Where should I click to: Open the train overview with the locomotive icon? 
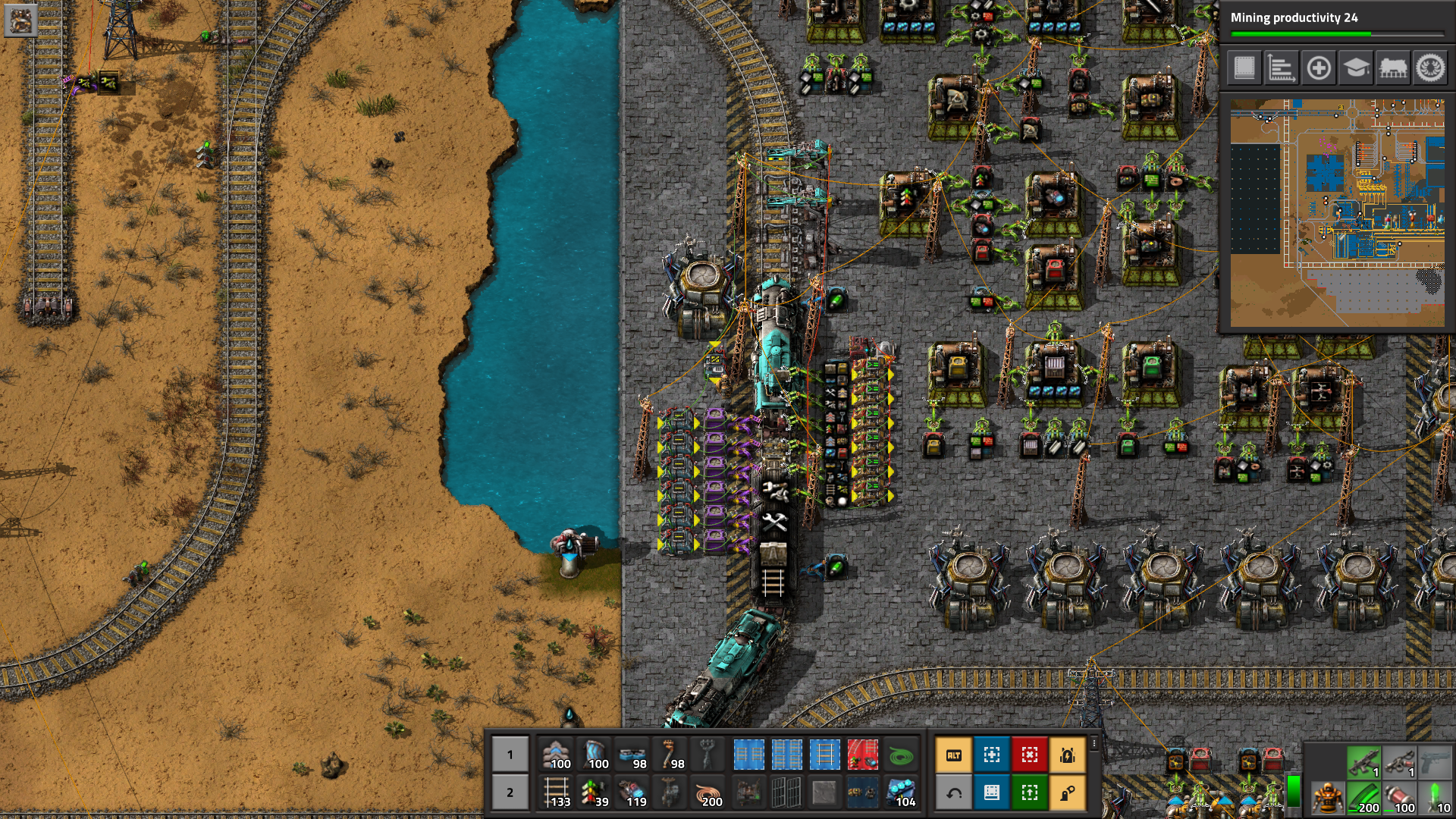[1392, 68]
